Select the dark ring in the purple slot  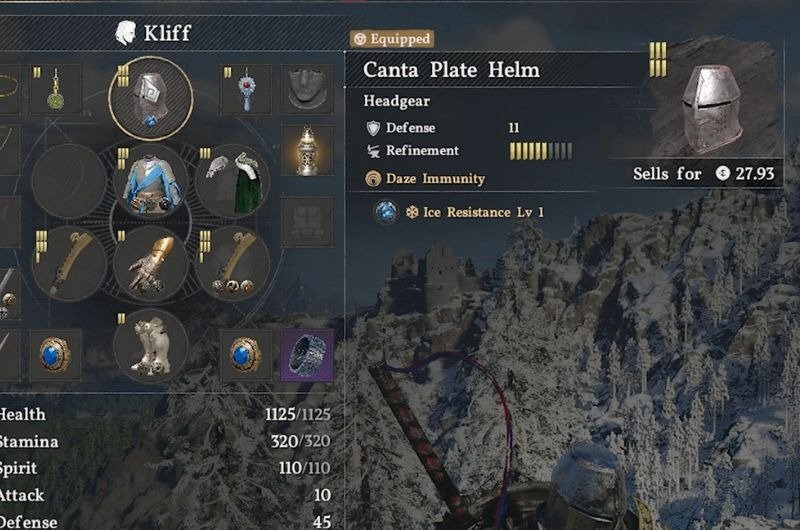307,355
